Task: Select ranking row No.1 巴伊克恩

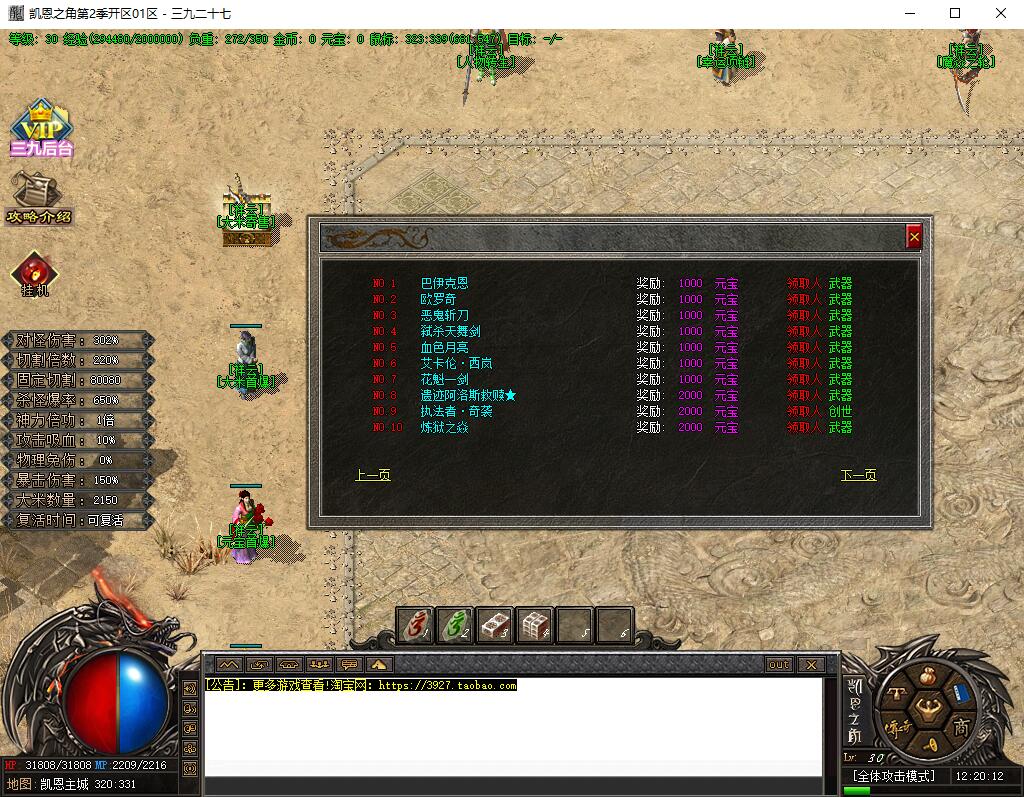Action: [x=444, y=284]
